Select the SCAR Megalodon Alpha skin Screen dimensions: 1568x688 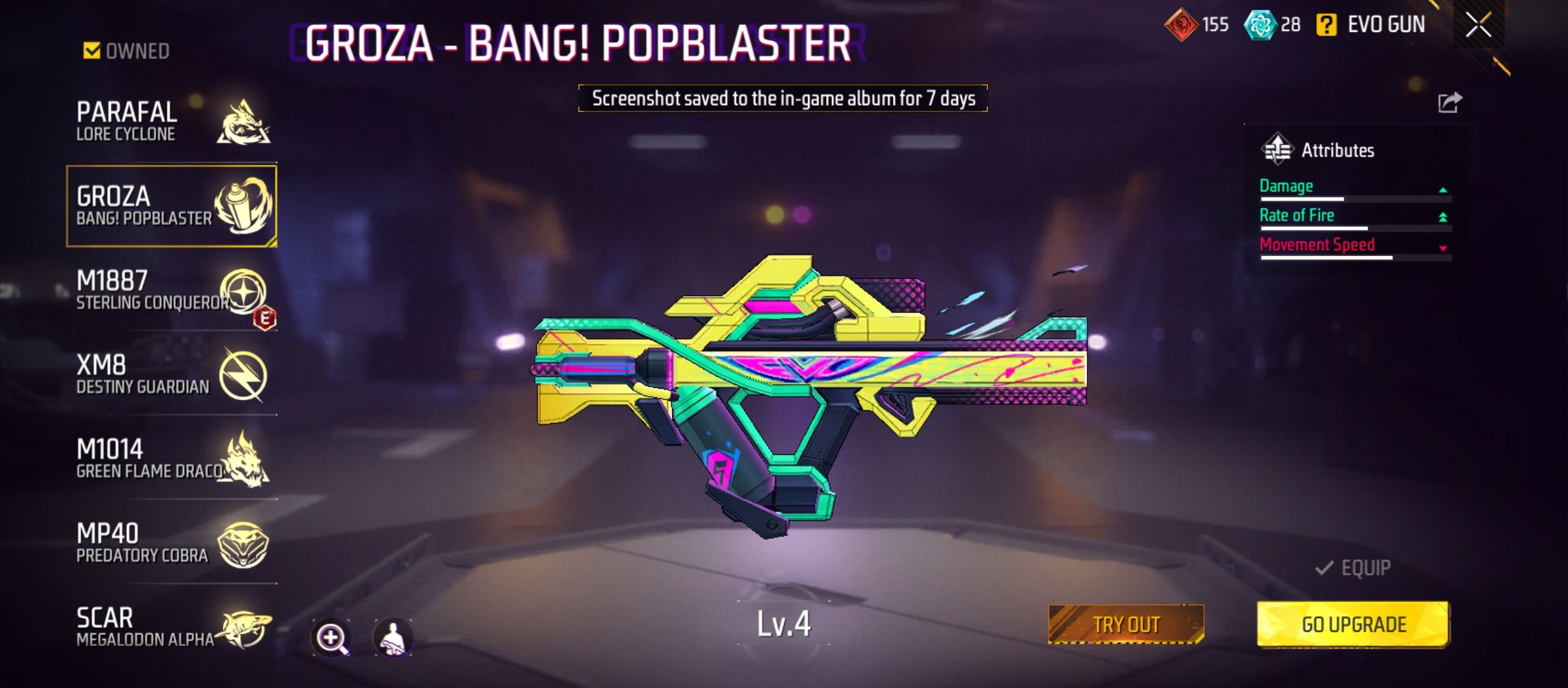(171, 627)
